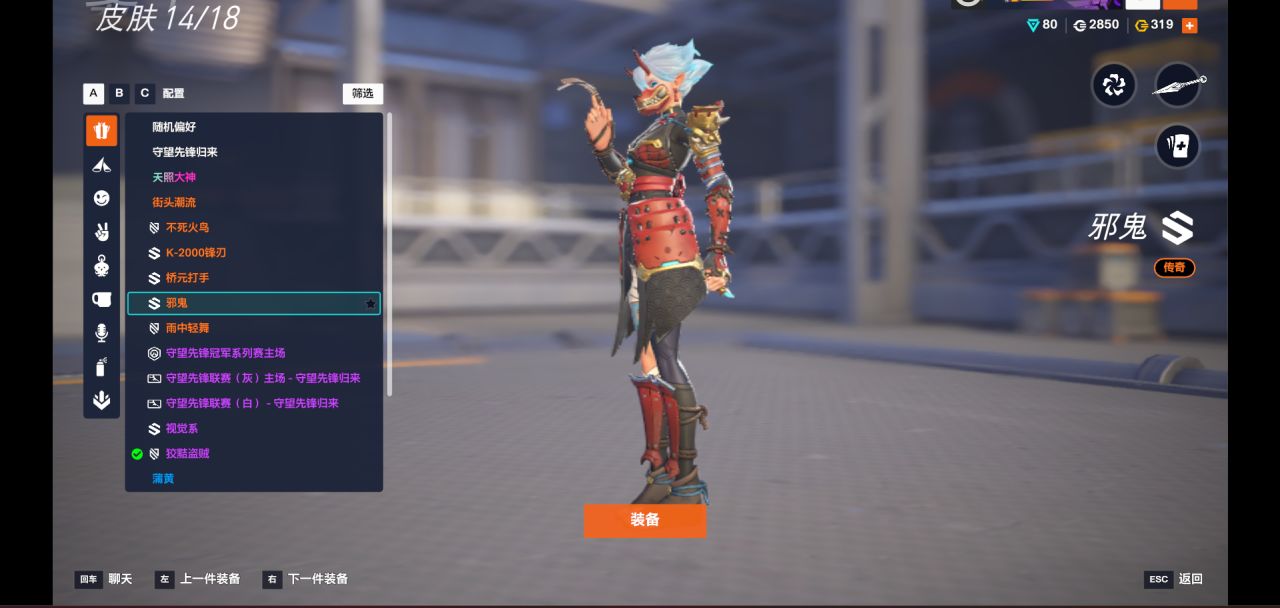Select the 随机偏好 random preference entry

tap(174, 127)
